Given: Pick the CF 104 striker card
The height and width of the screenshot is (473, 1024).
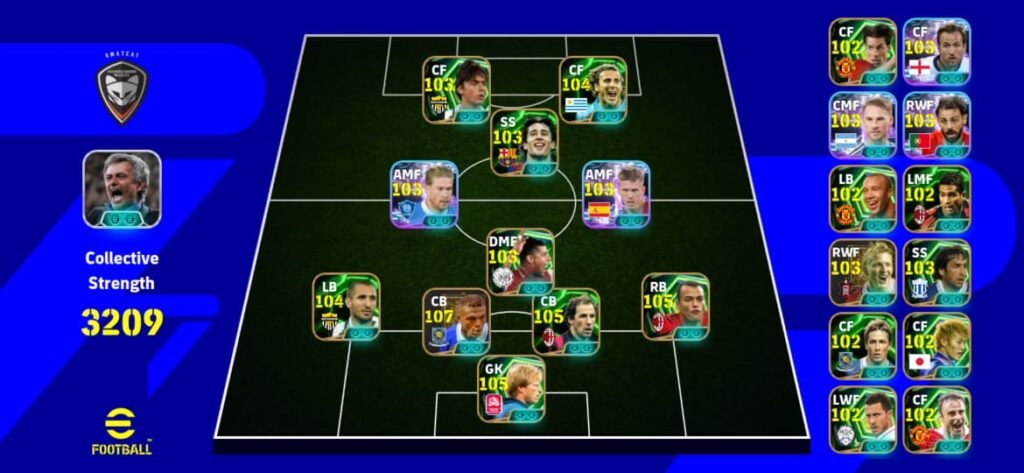Looking at the screenshot, I should coord(594,89).
